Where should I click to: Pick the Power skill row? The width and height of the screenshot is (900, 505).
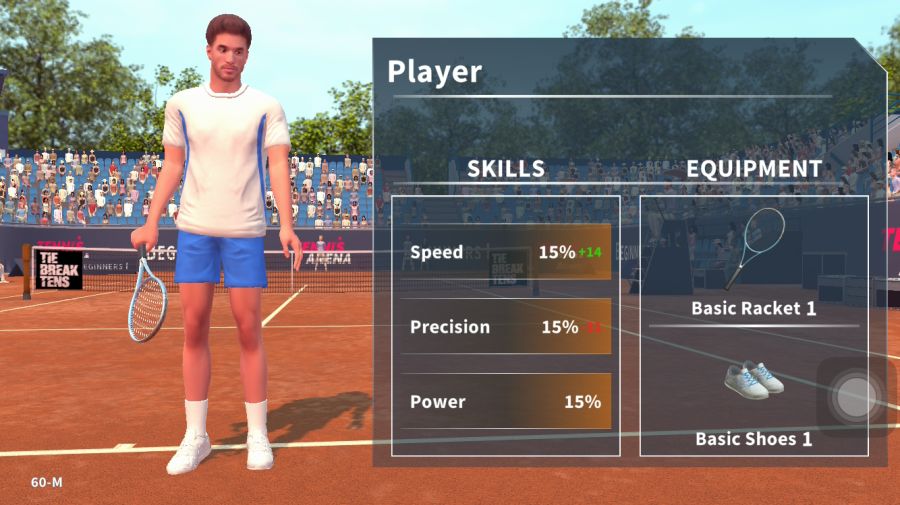(506, 402)
